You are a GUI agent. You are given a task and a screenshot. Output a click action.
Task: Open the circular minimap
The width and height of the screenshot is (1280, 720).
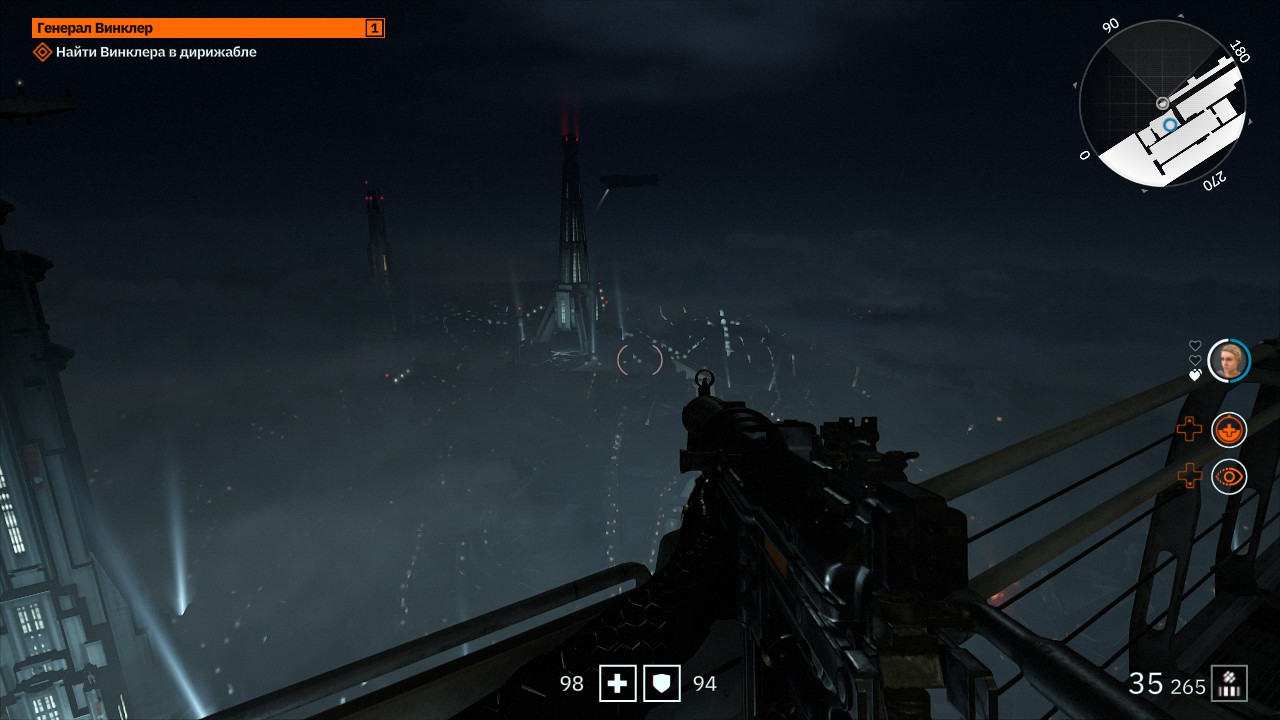point(1162,104)
